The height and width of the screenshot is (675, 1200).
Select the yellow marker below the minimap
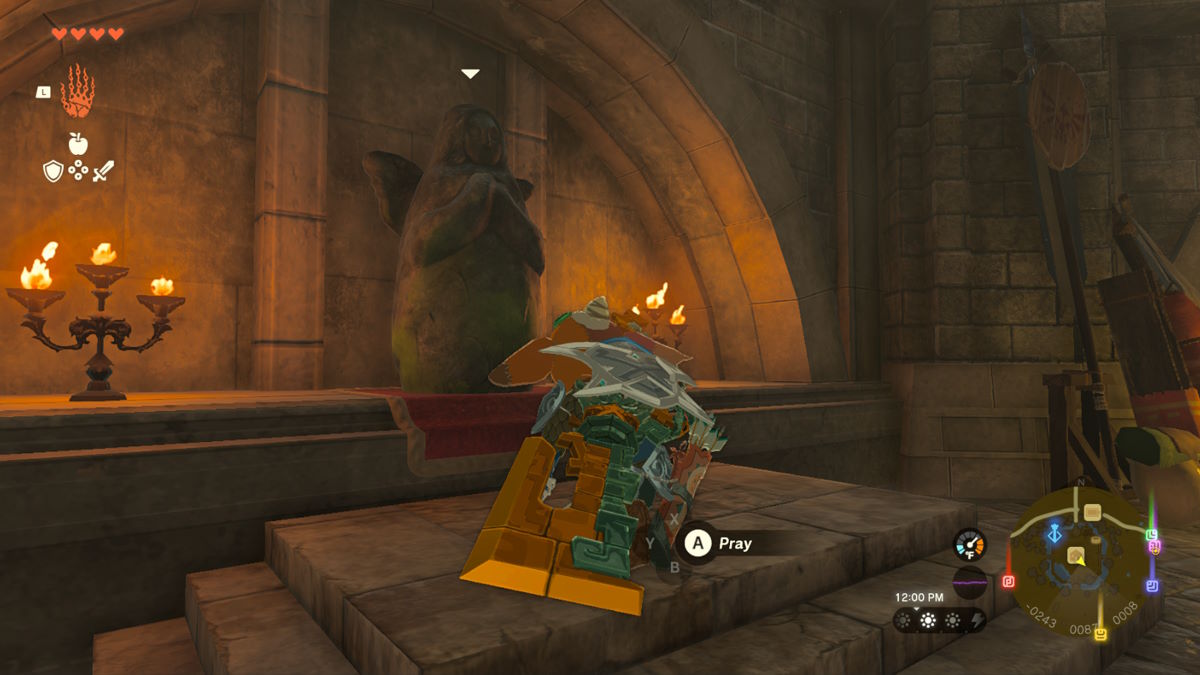1101,634
